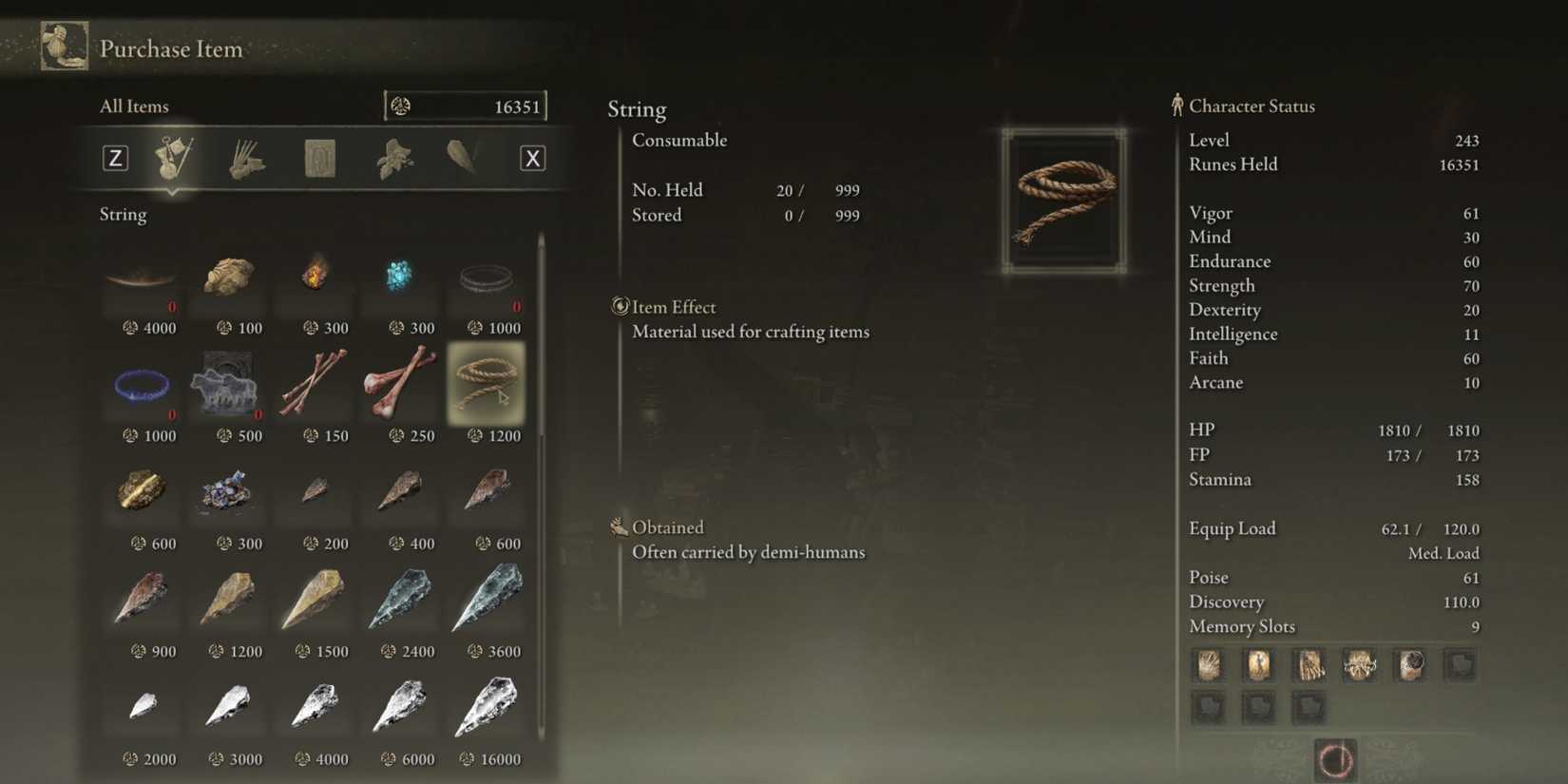Click the runes currency icon in the balance field
This screenshot has height=784, width=1568.
click(403, 105)
